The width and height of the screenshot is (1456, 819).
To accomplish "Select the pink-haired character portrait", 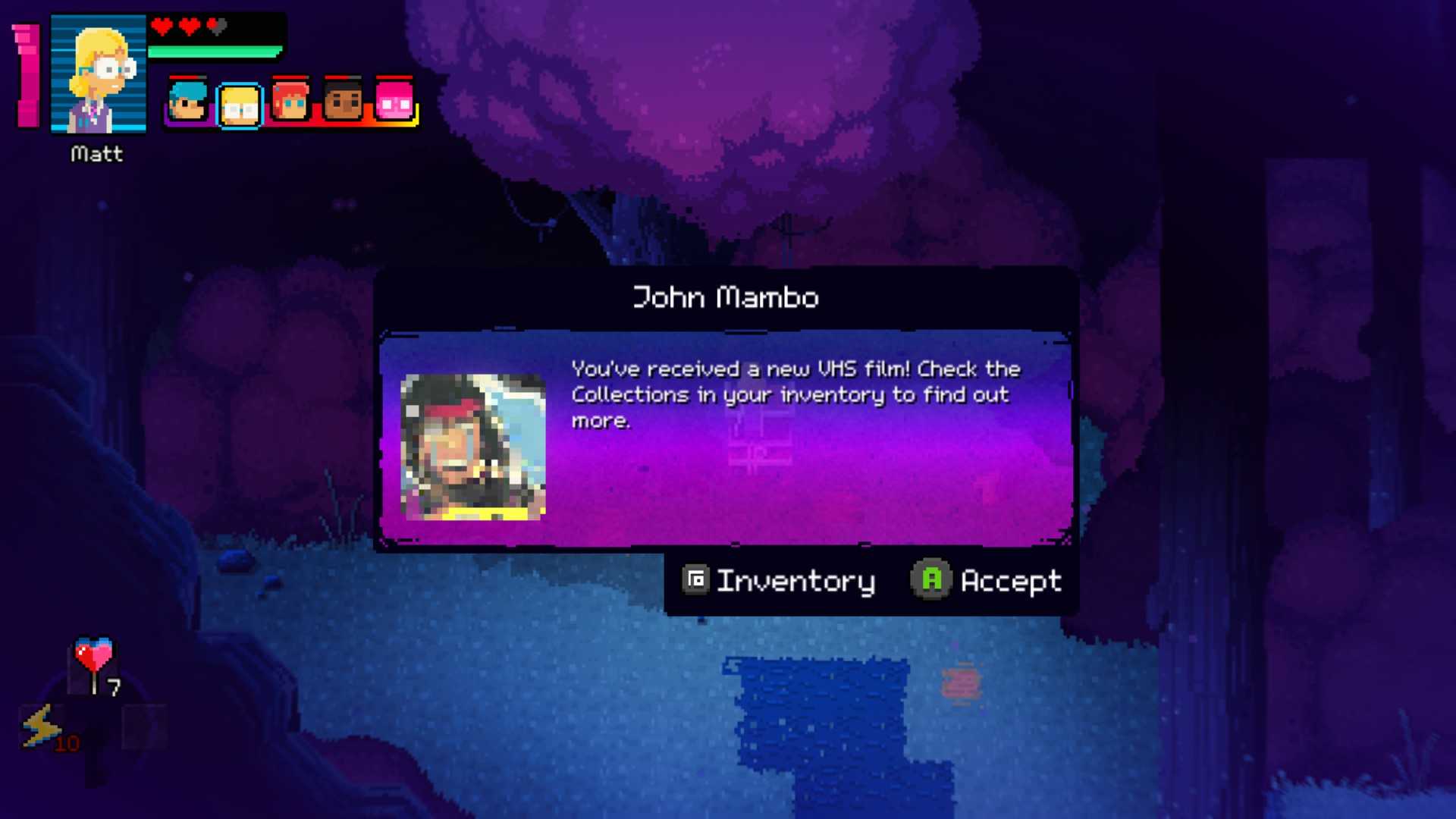I will [x=394, y=102].
